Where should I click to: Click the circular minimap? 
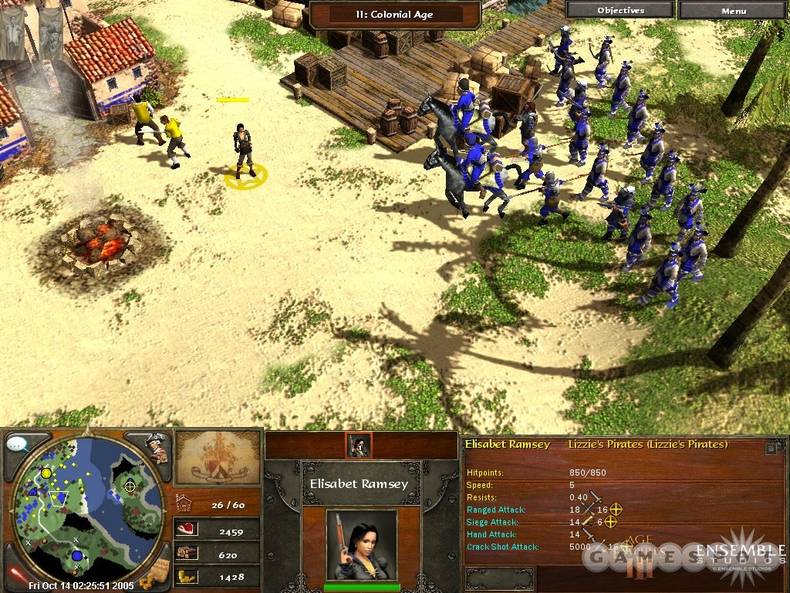[x=87, y=510]
